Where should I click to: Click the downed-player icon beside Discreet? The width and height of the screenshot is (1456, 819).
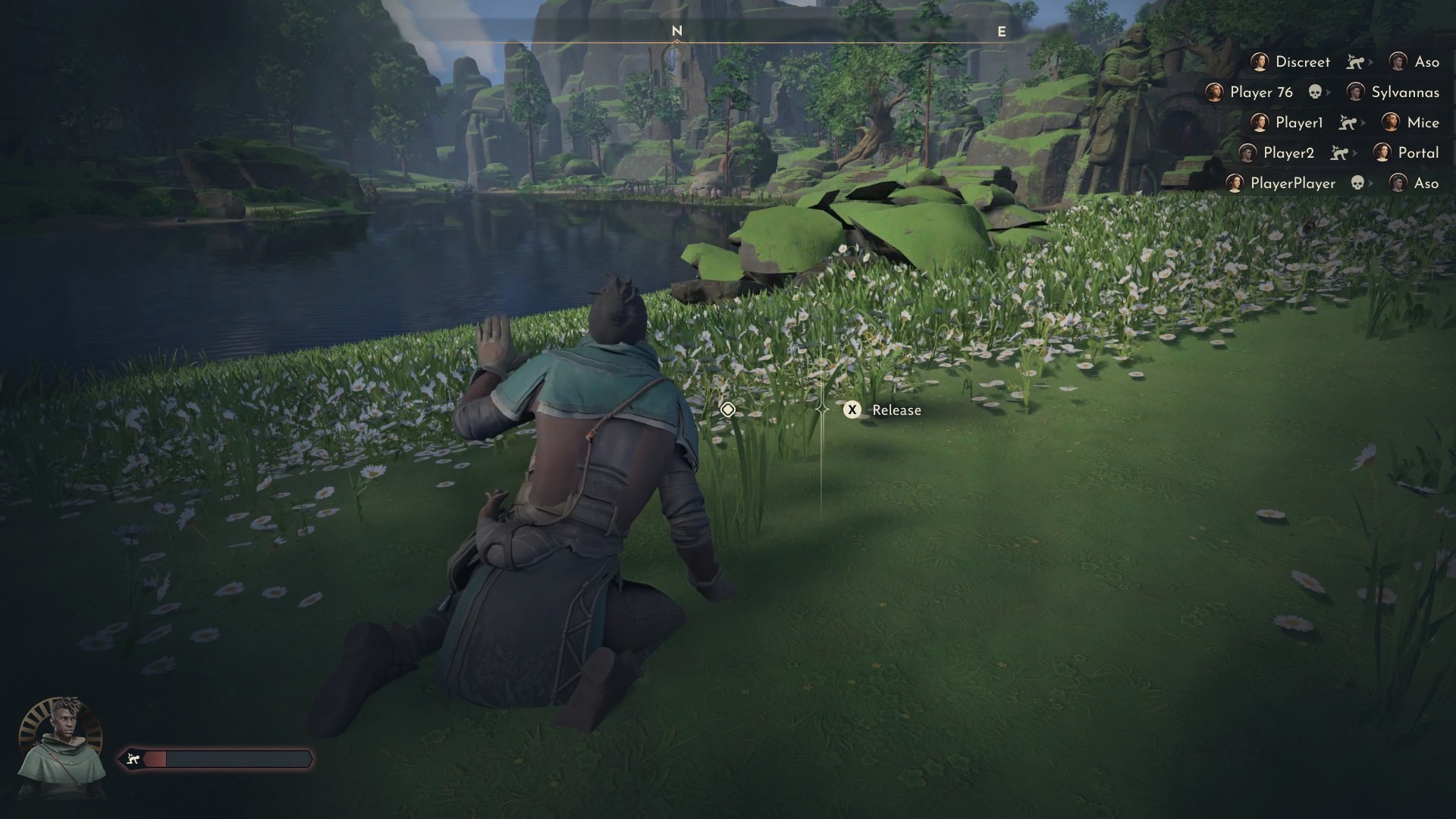pos(1354,62)
